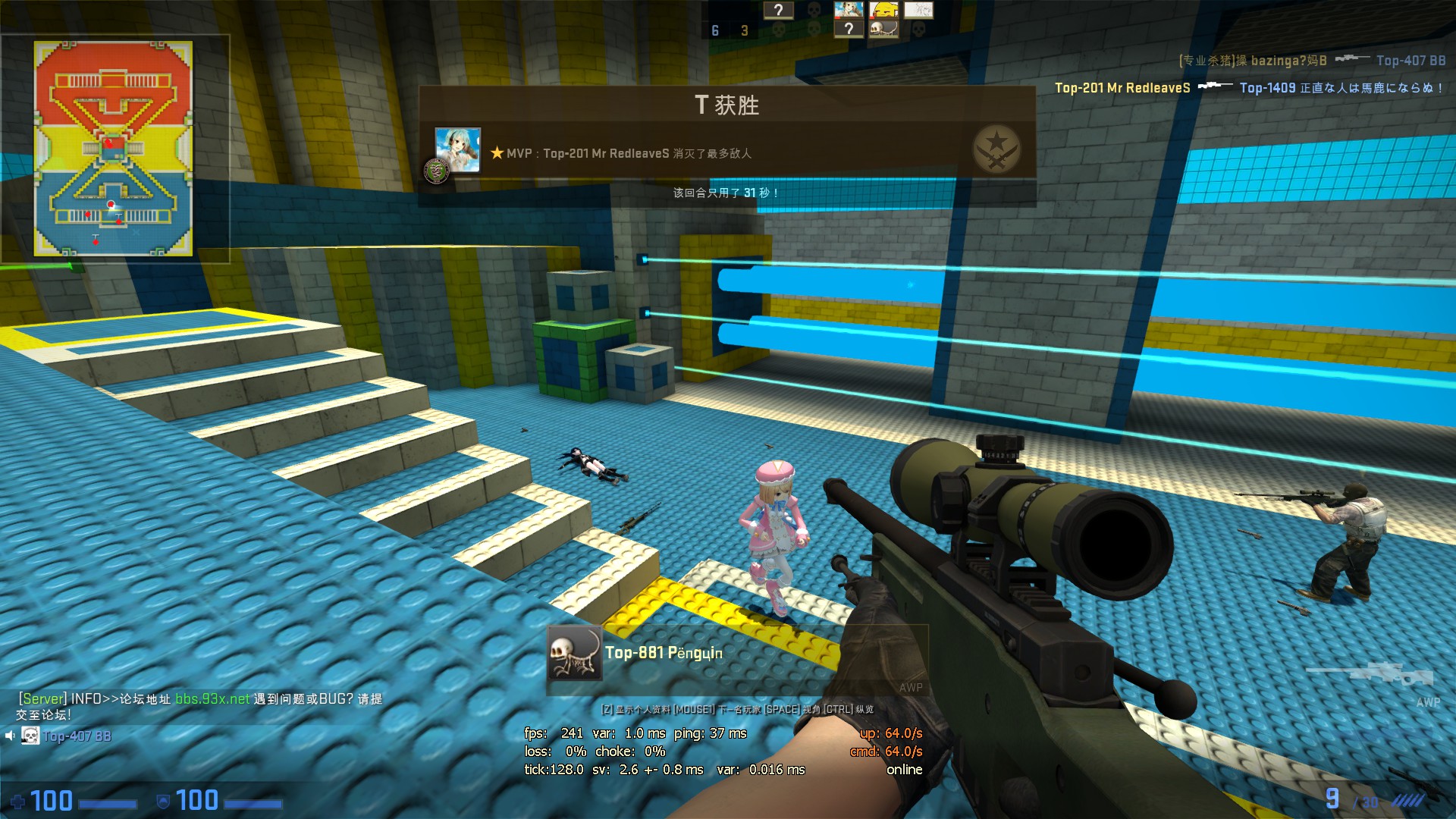The image size is (1456, 819).
Task: Click the radar minimap
Action: click(x=113, y=149)
